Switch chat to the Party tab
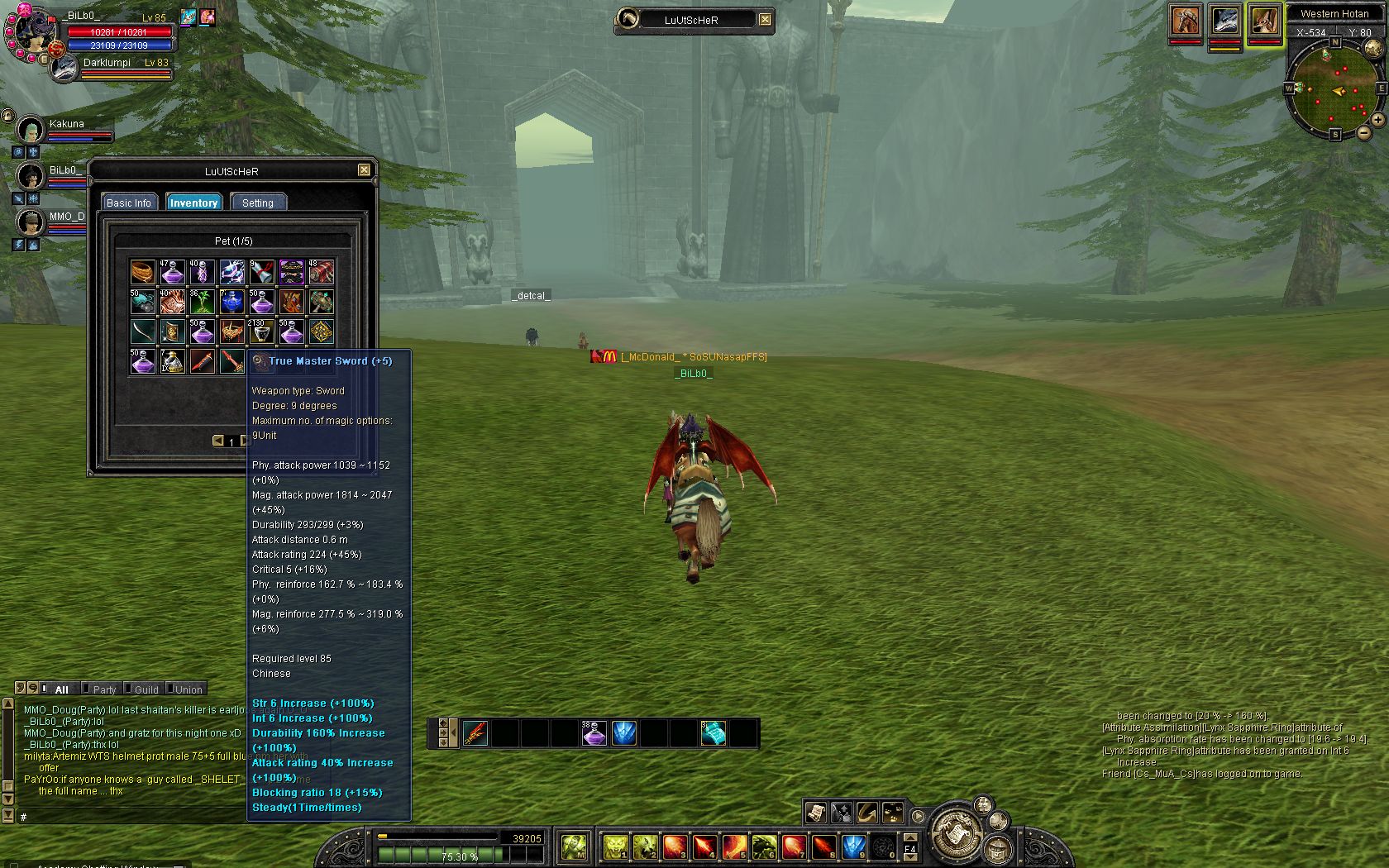 click(104, 689)
